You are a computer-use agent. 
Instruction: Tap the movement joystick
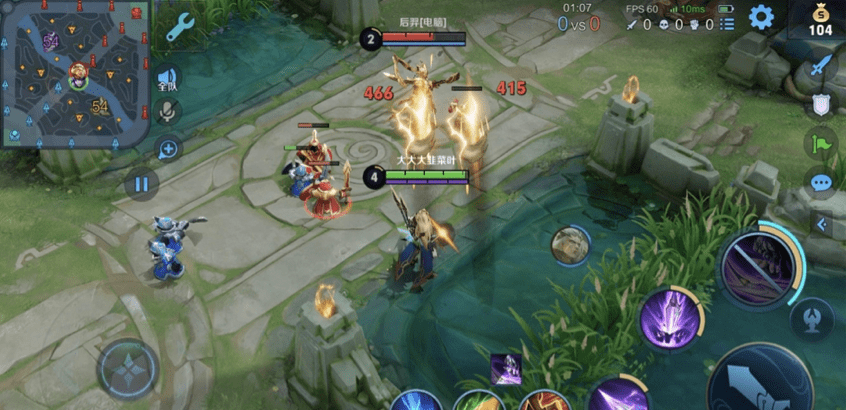click(126, 367)
